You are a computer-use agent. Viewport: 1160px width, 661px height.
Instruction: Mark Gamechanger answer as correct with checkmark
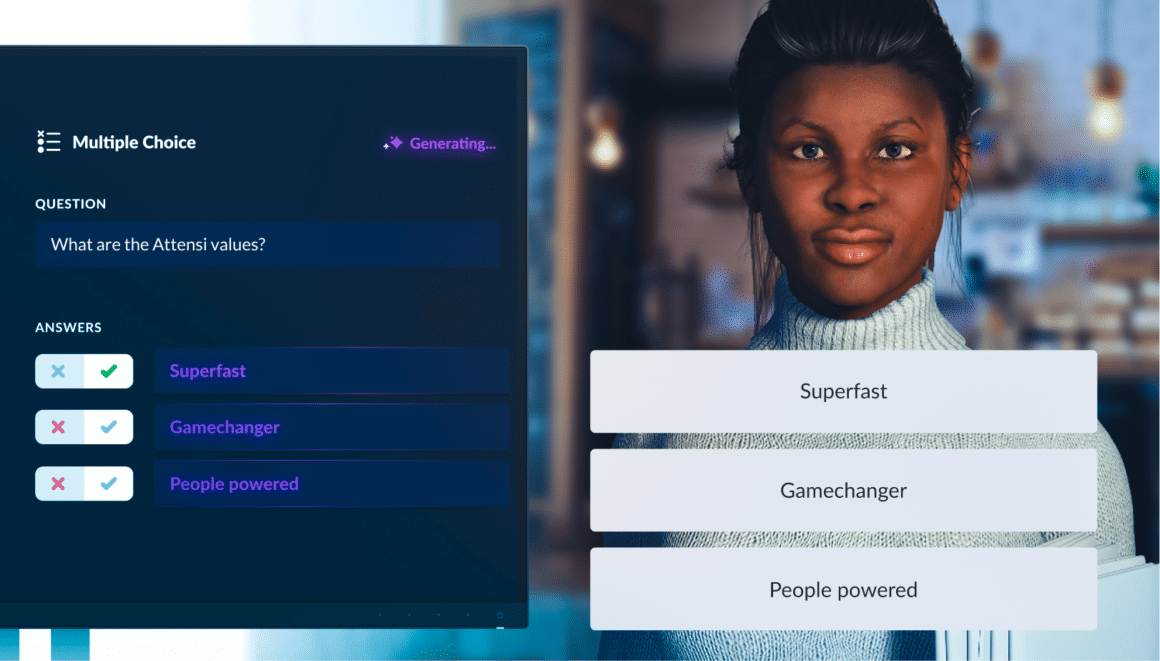tap(109, 427)
